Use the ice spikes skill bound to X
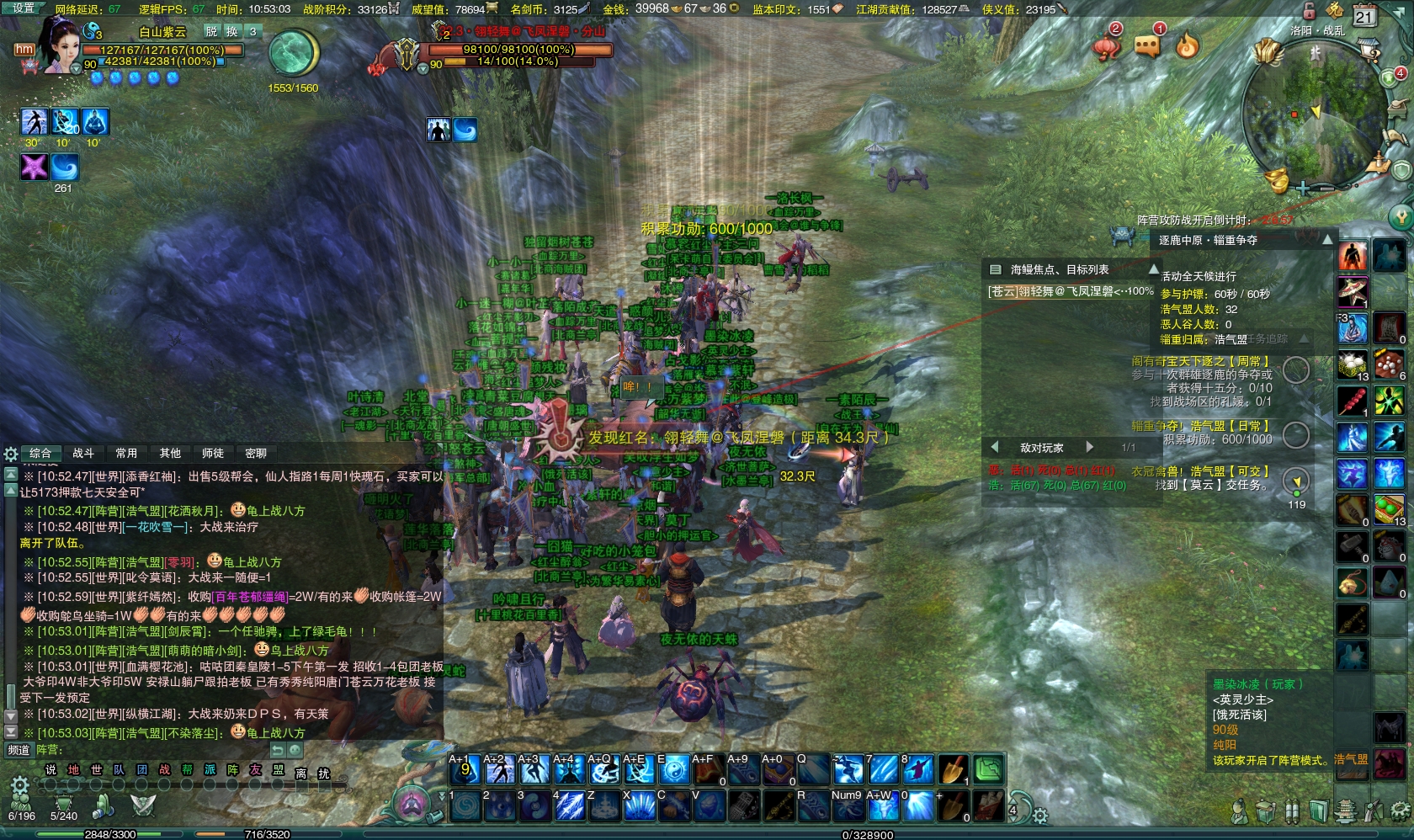 pos(638,806)
